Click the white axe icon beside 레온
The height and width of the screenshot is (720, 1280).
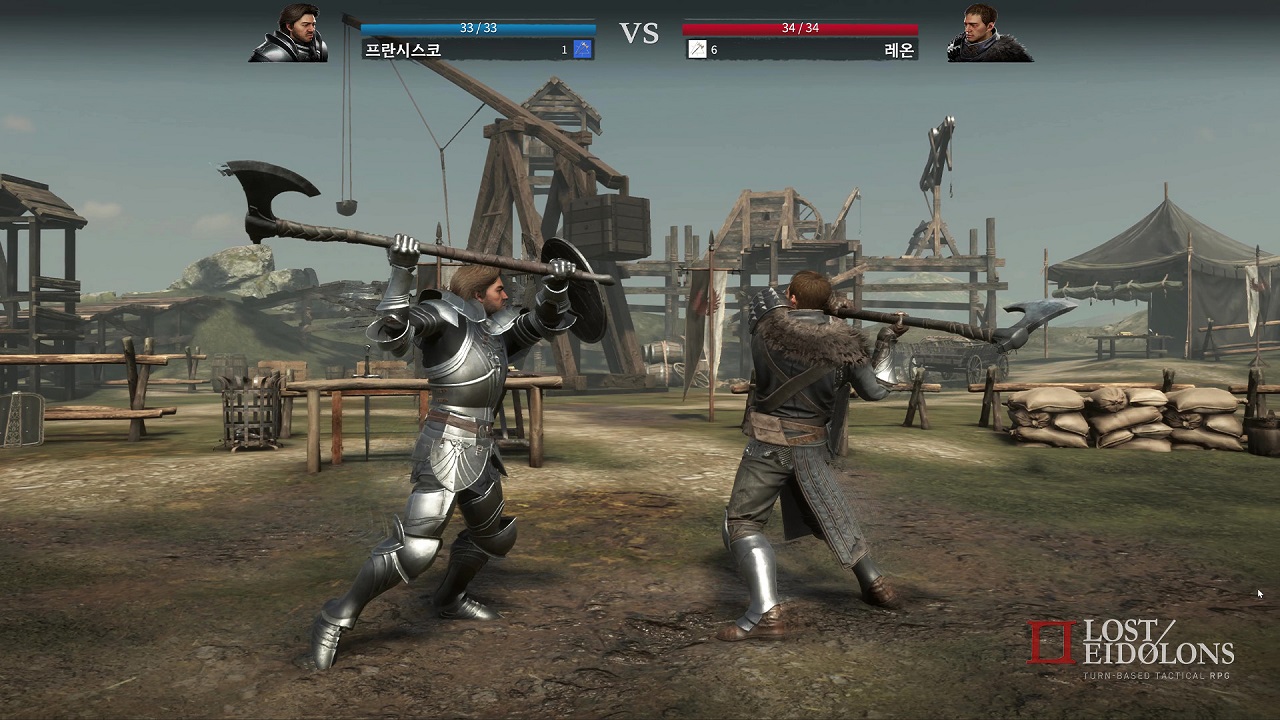[x=697, y=50]
